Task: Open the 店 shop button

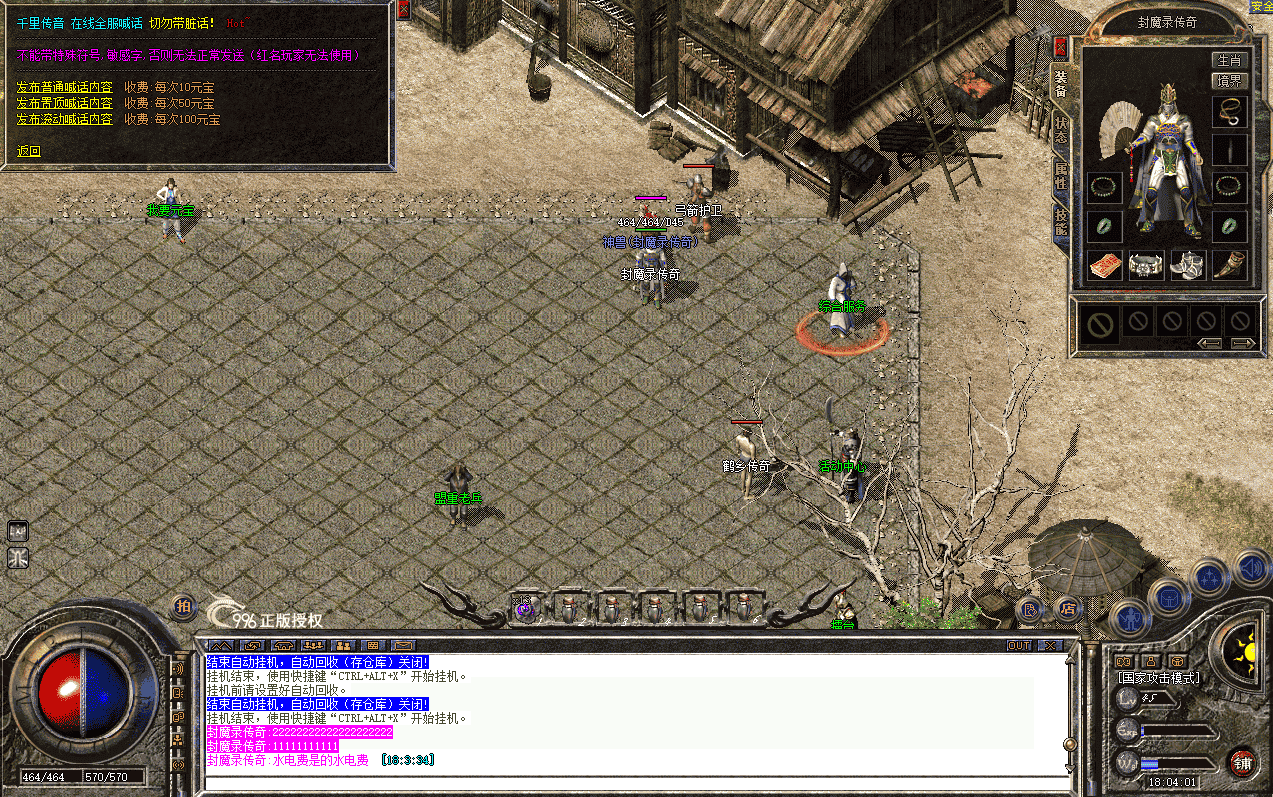Action: [1067, 607]
